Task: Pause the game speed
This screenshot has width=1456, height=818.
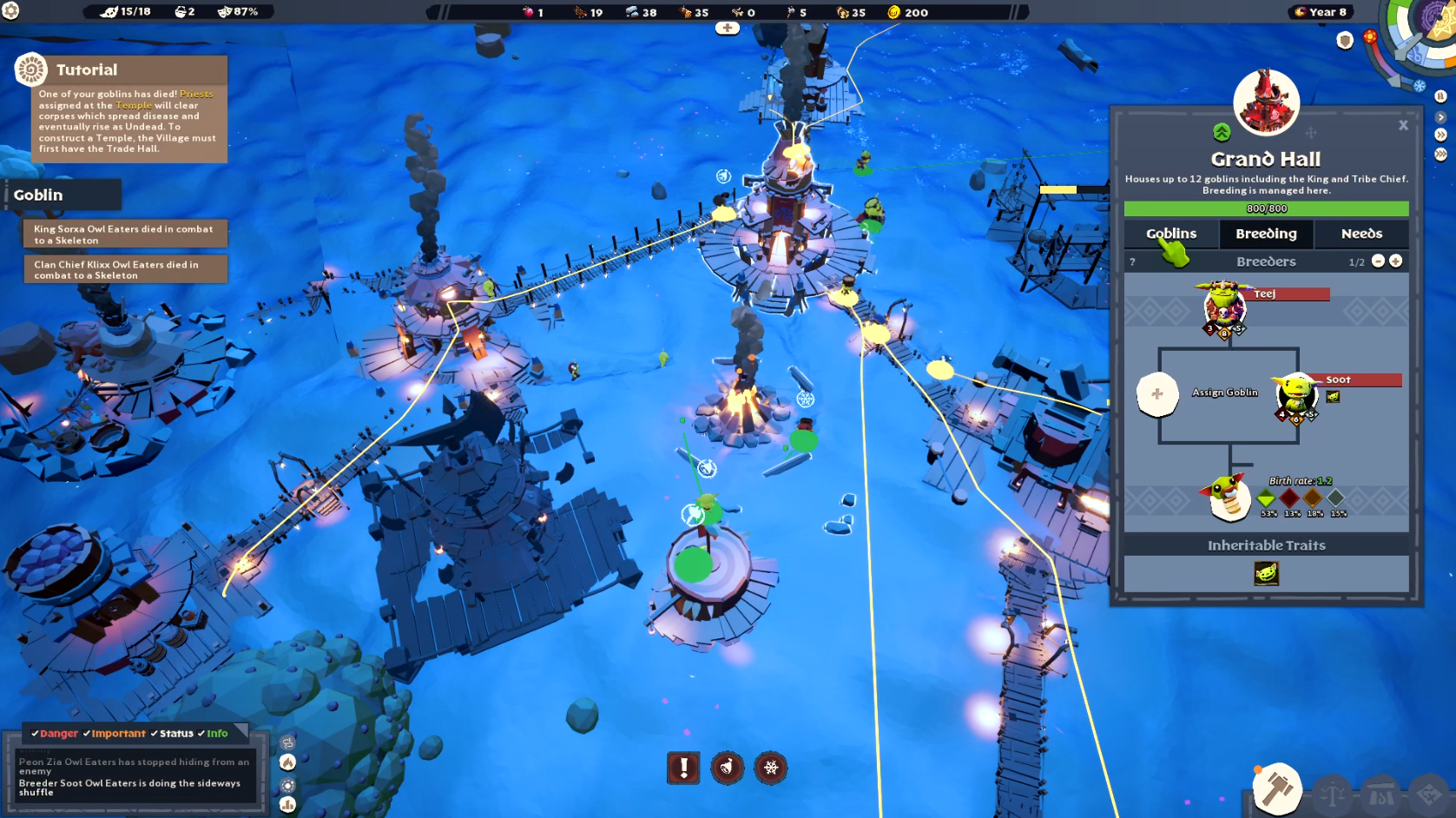Action: (1440, 96)
